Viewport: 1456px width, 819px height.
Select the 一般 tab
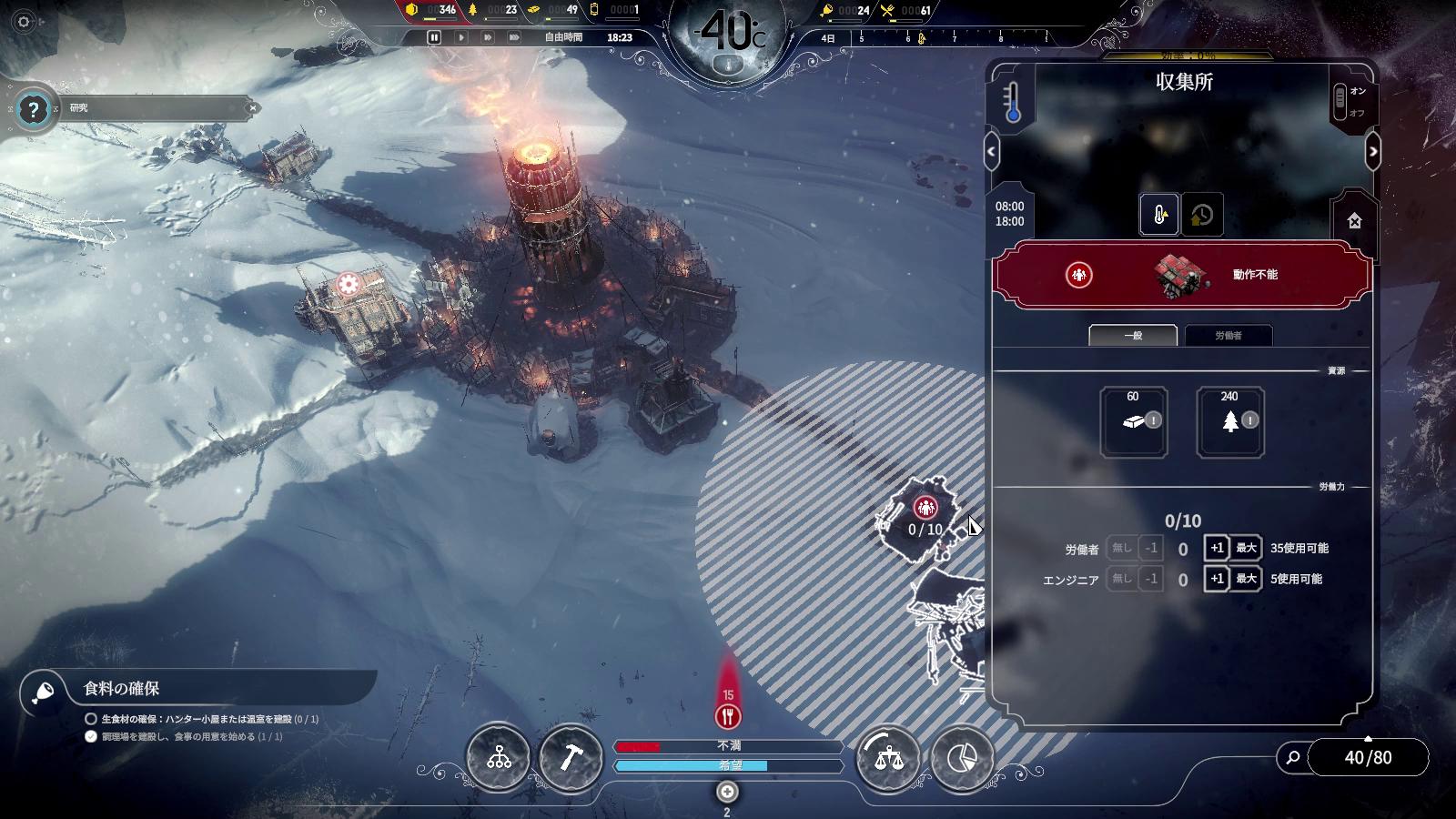point(1133,336)
